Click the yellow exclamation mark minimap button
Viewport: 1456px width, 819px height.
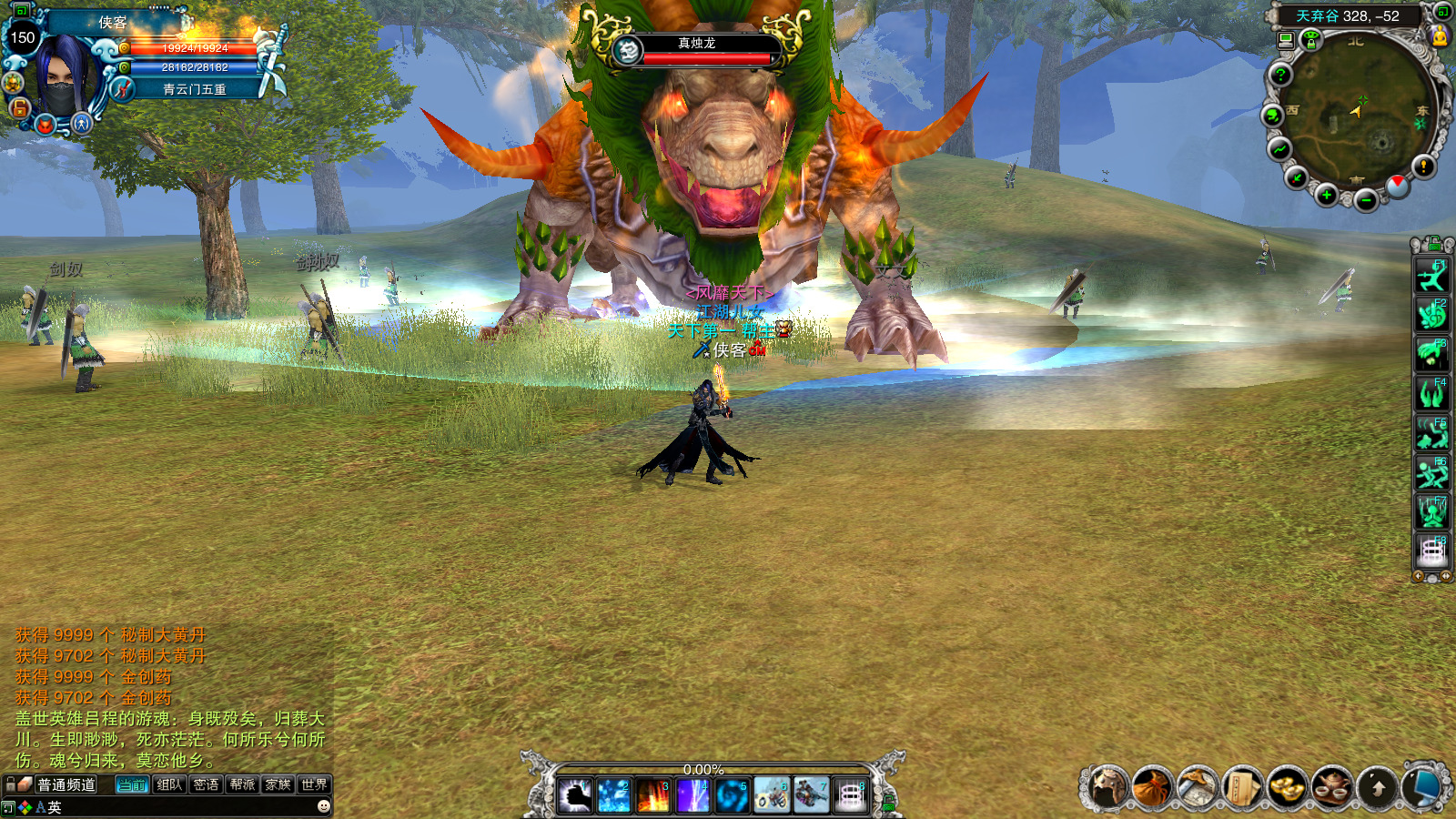click(1423, 167)
